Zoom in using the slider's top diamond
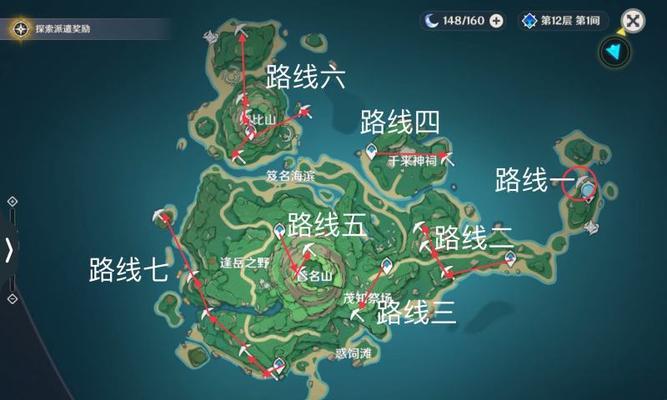The height and width of the screenshot is (400, 667). pos(11,201)
